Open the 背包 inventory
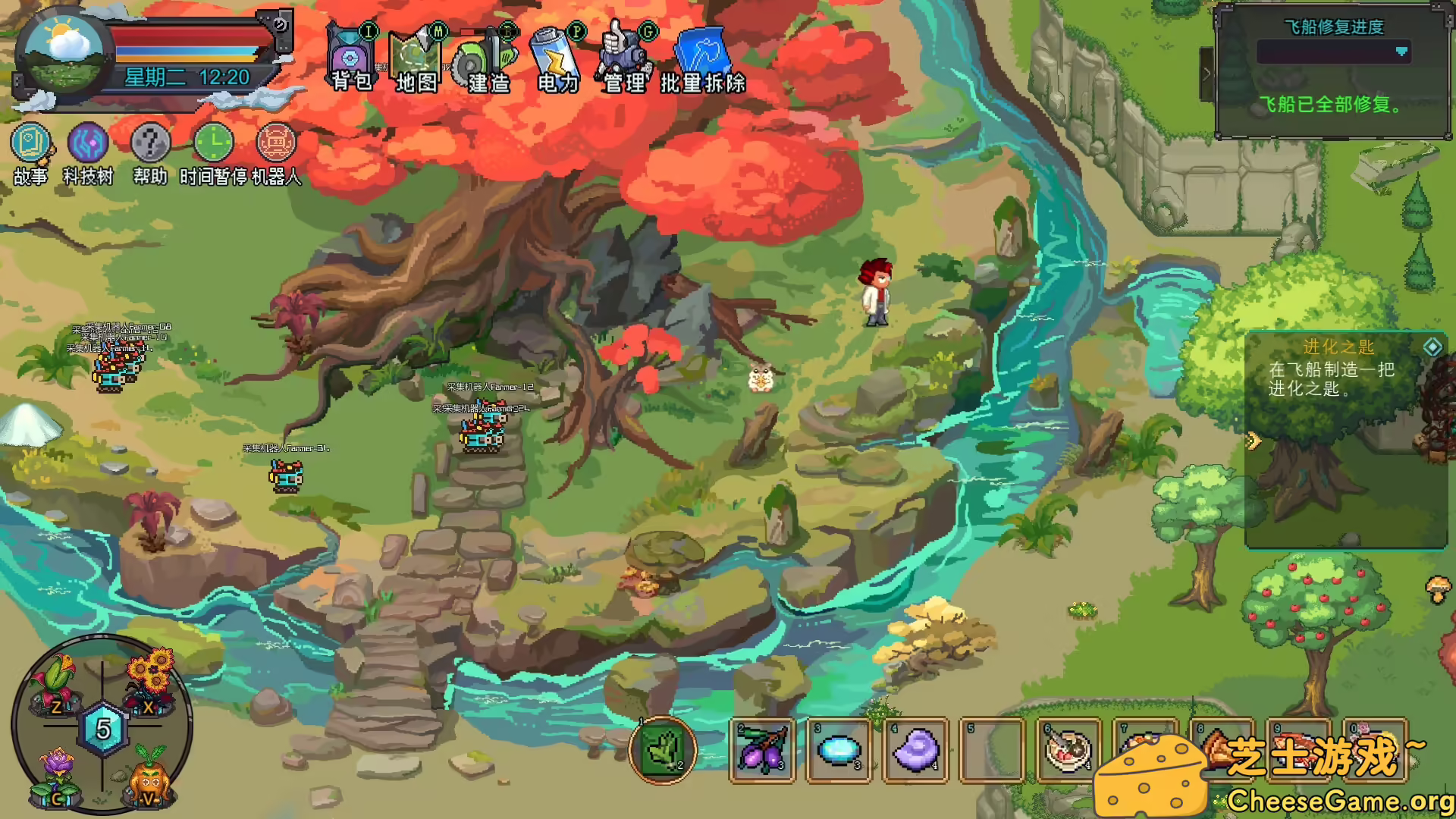The height and width of the screenshot is (819, 1456). pos(349,53)
